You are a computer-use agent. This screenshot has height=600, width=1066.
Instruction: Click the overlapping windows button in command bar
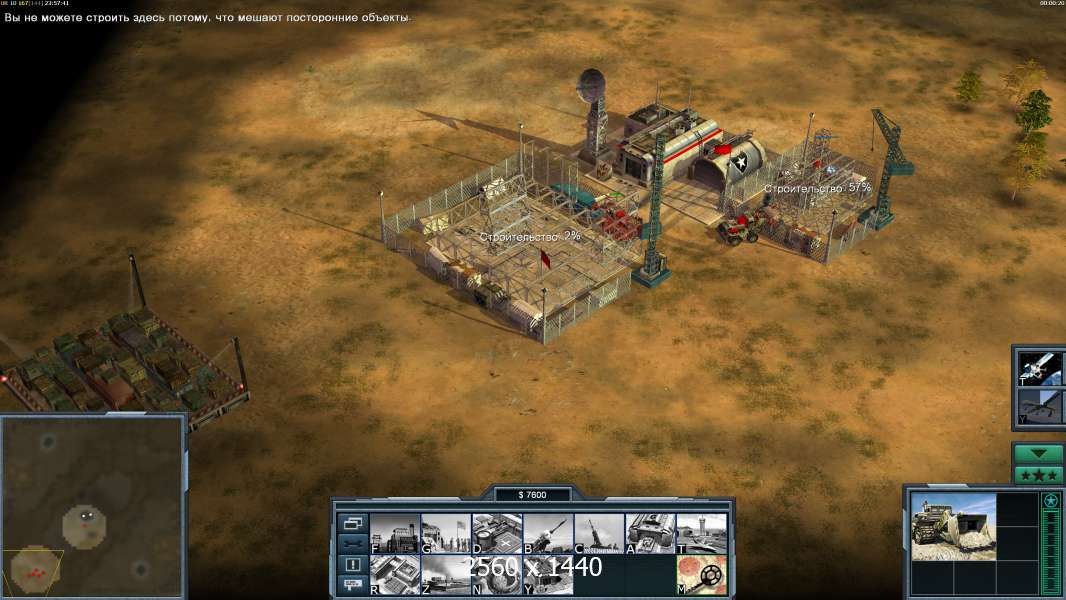click(x=352, y=523)
